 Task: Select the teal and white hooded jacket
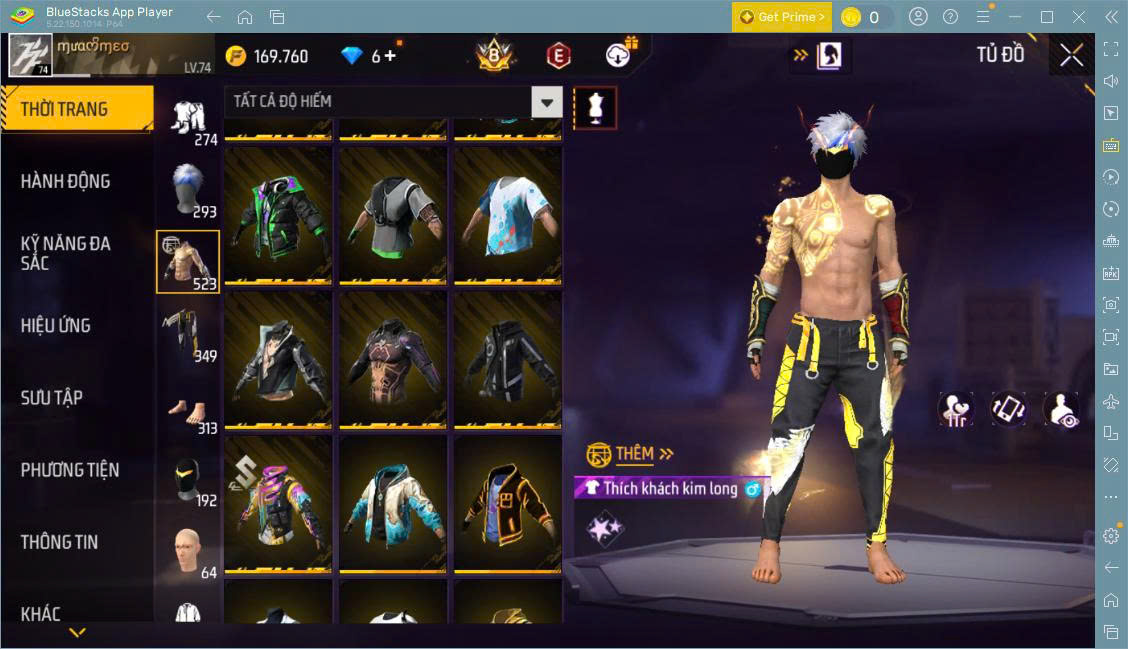point(392,501)
